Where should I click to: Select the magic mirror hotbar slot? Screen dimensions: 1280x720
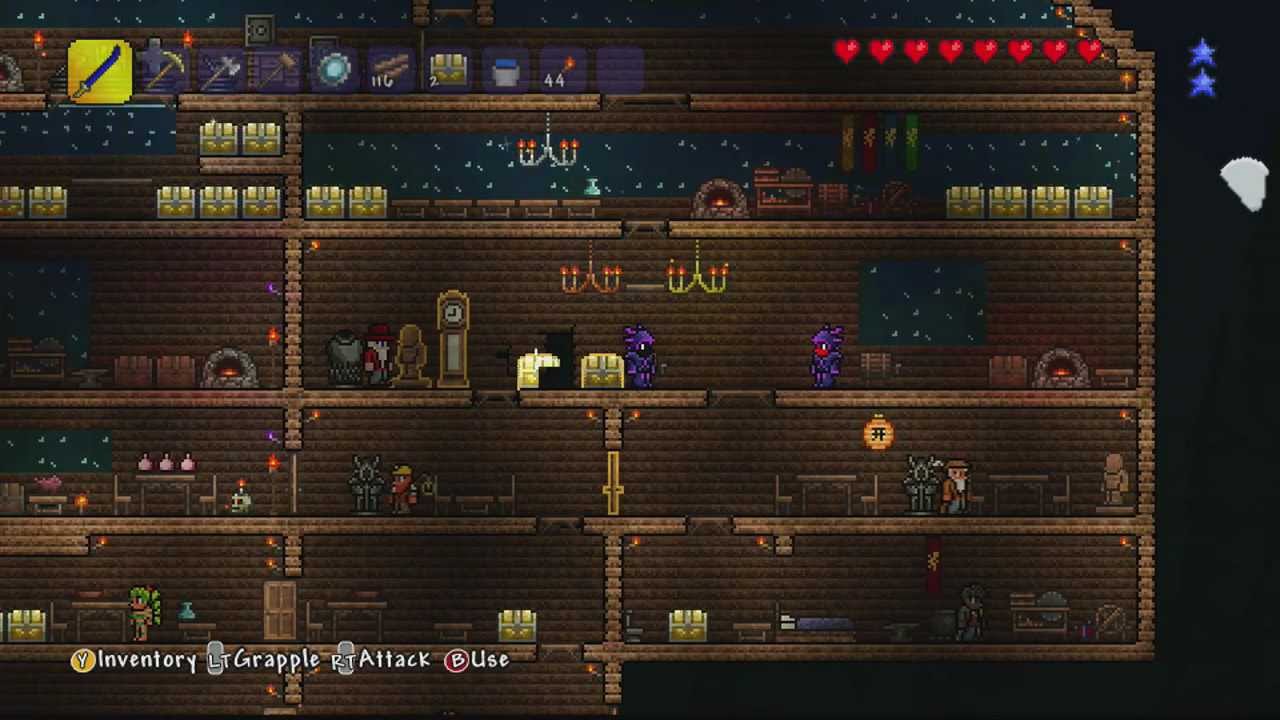click(334, 70)
